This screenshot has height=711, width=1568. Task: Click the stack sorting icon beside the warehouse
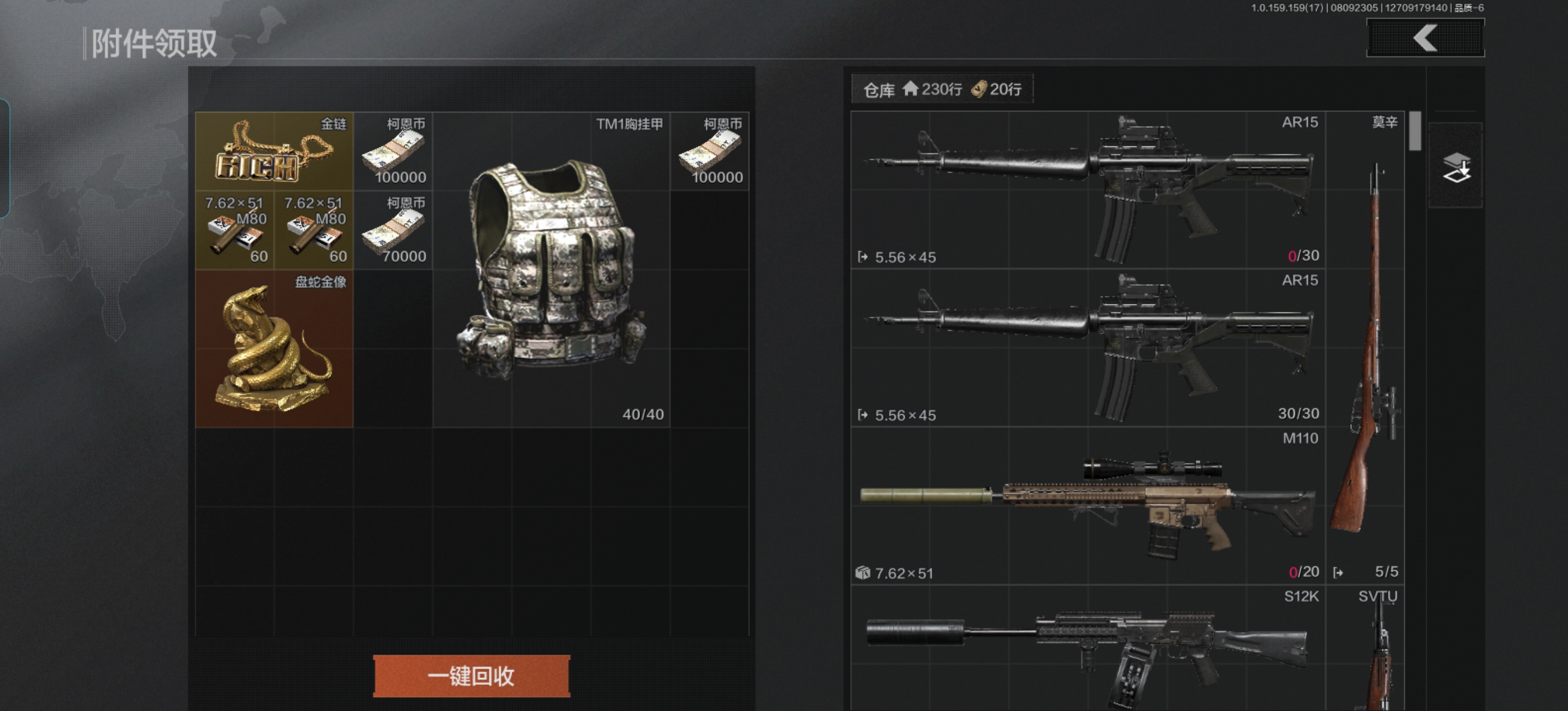click(x=1455, y=167)
